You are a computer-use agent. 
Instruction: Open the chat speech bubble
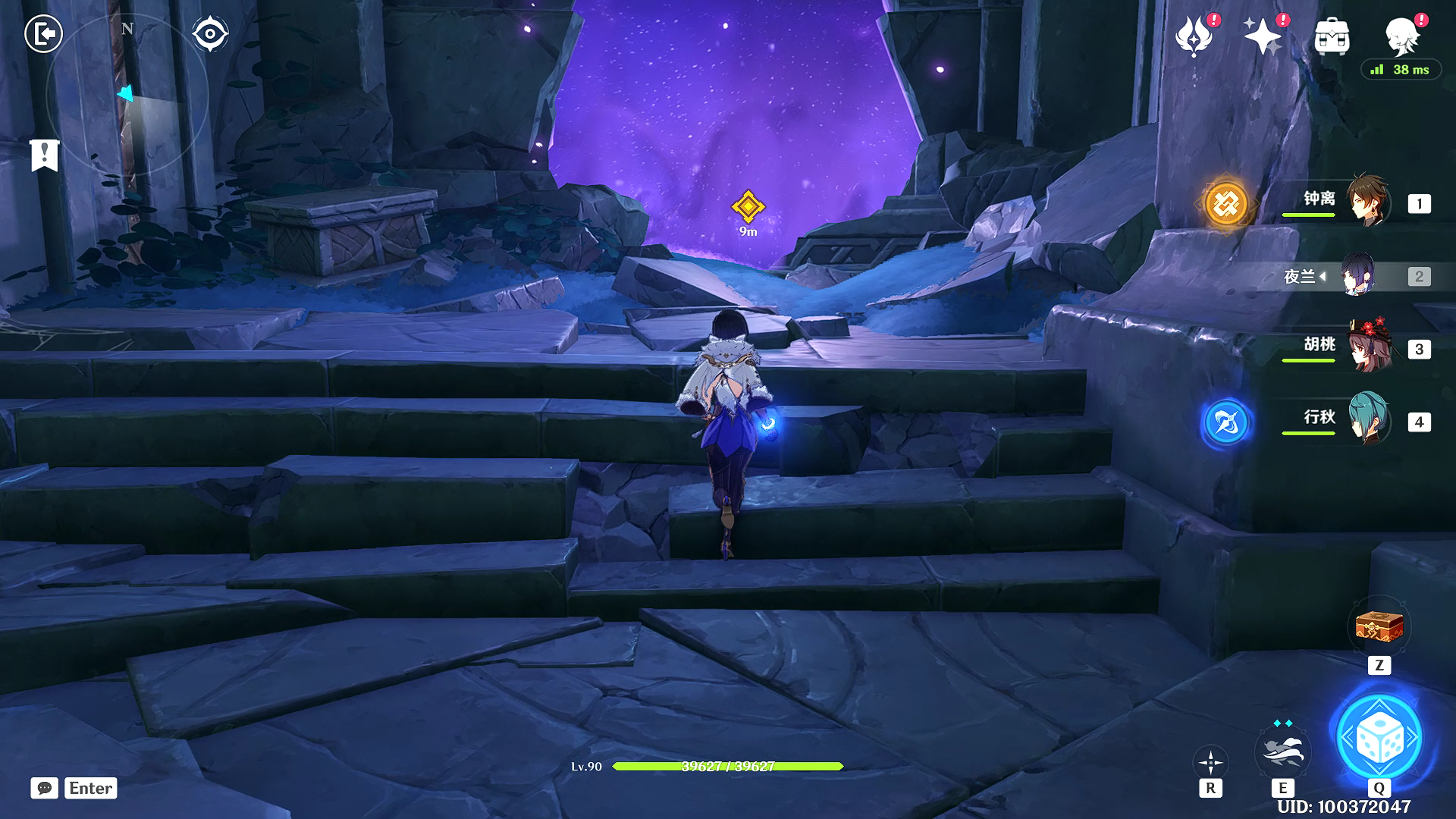coord(45,788)
